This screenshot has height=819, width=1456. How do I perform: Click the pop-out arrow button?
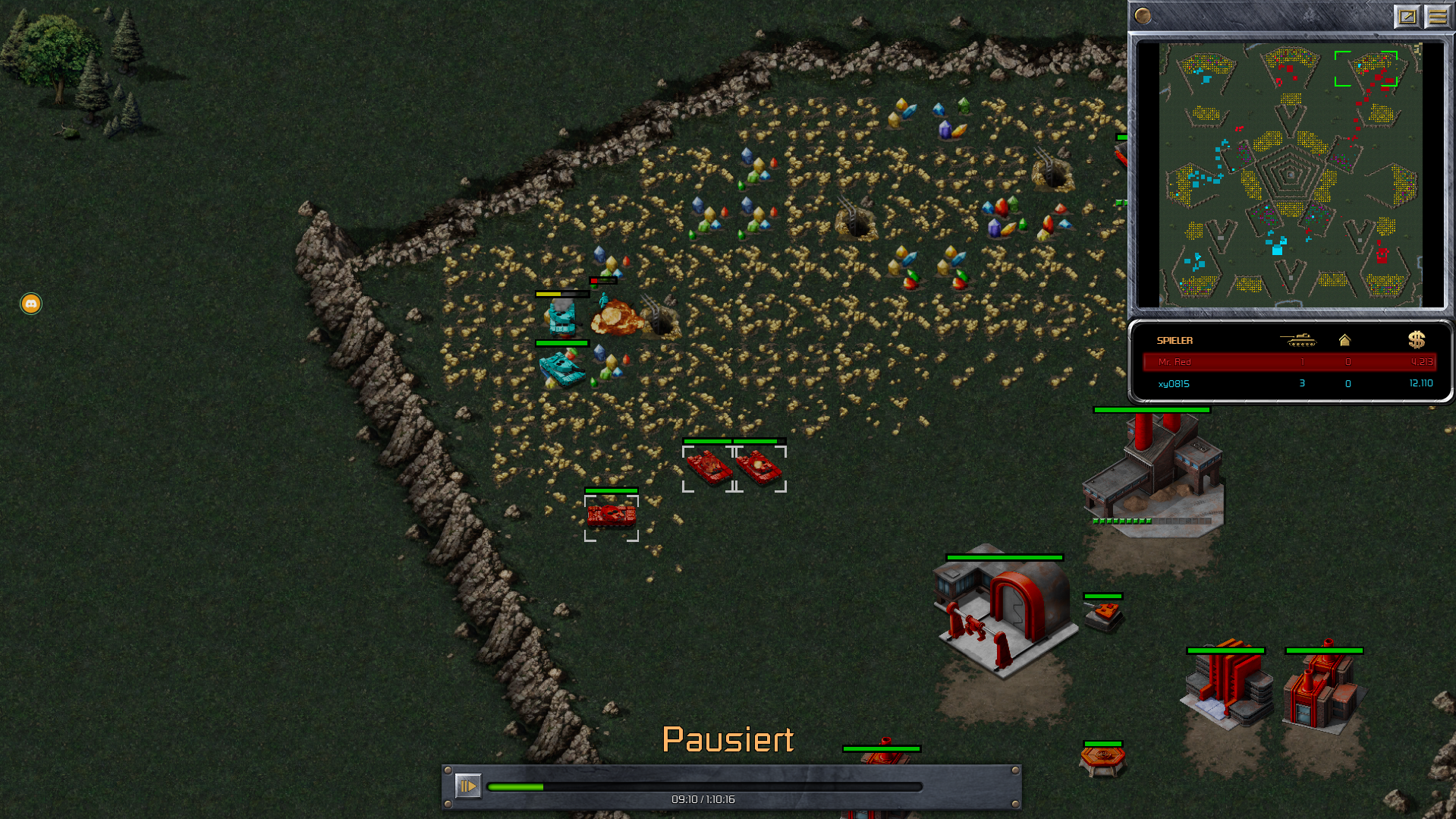(1407, 16)
